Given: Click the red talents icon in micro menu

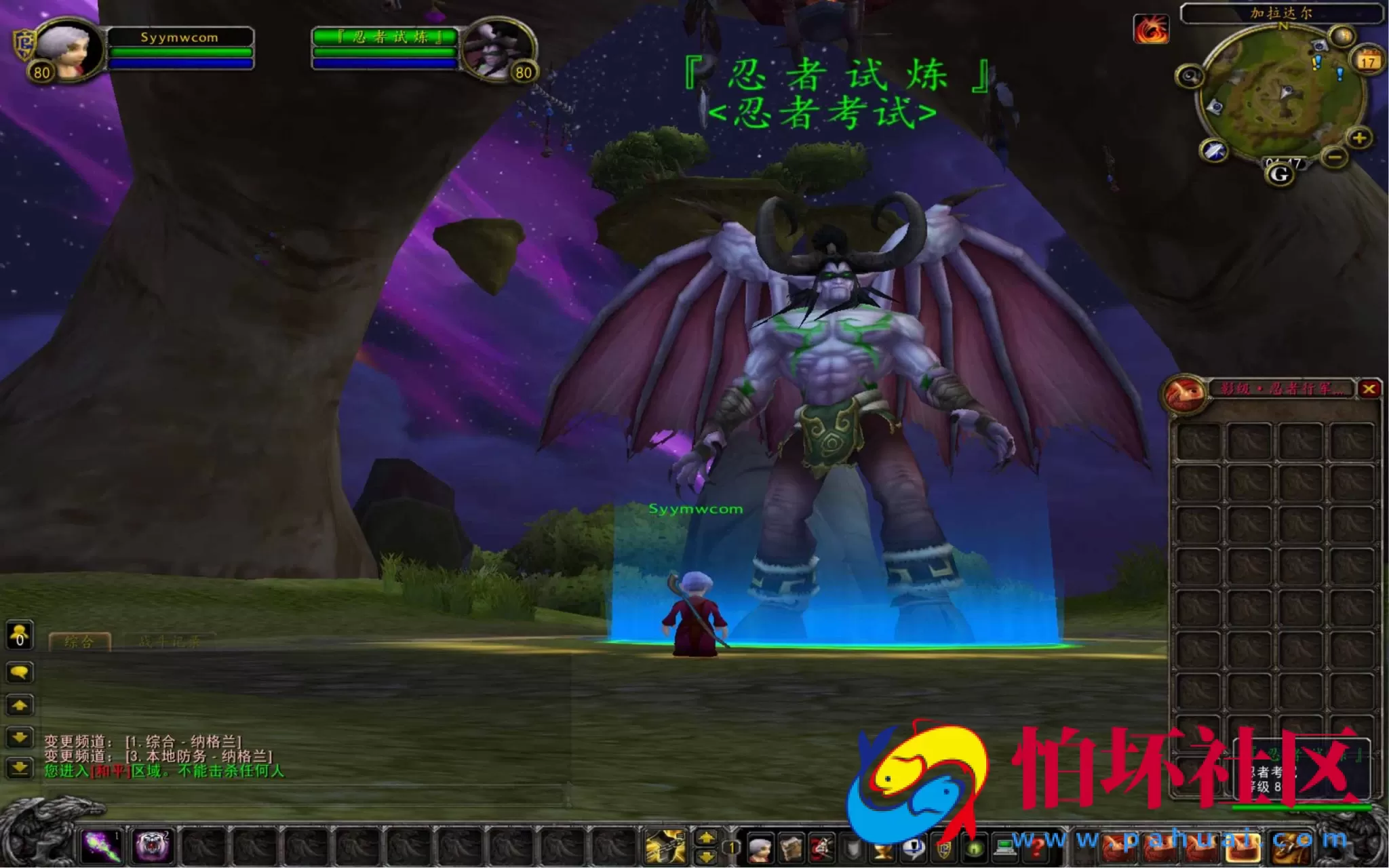Looking at the screenshot, I should pyautogui.click(x=821, y=848).
